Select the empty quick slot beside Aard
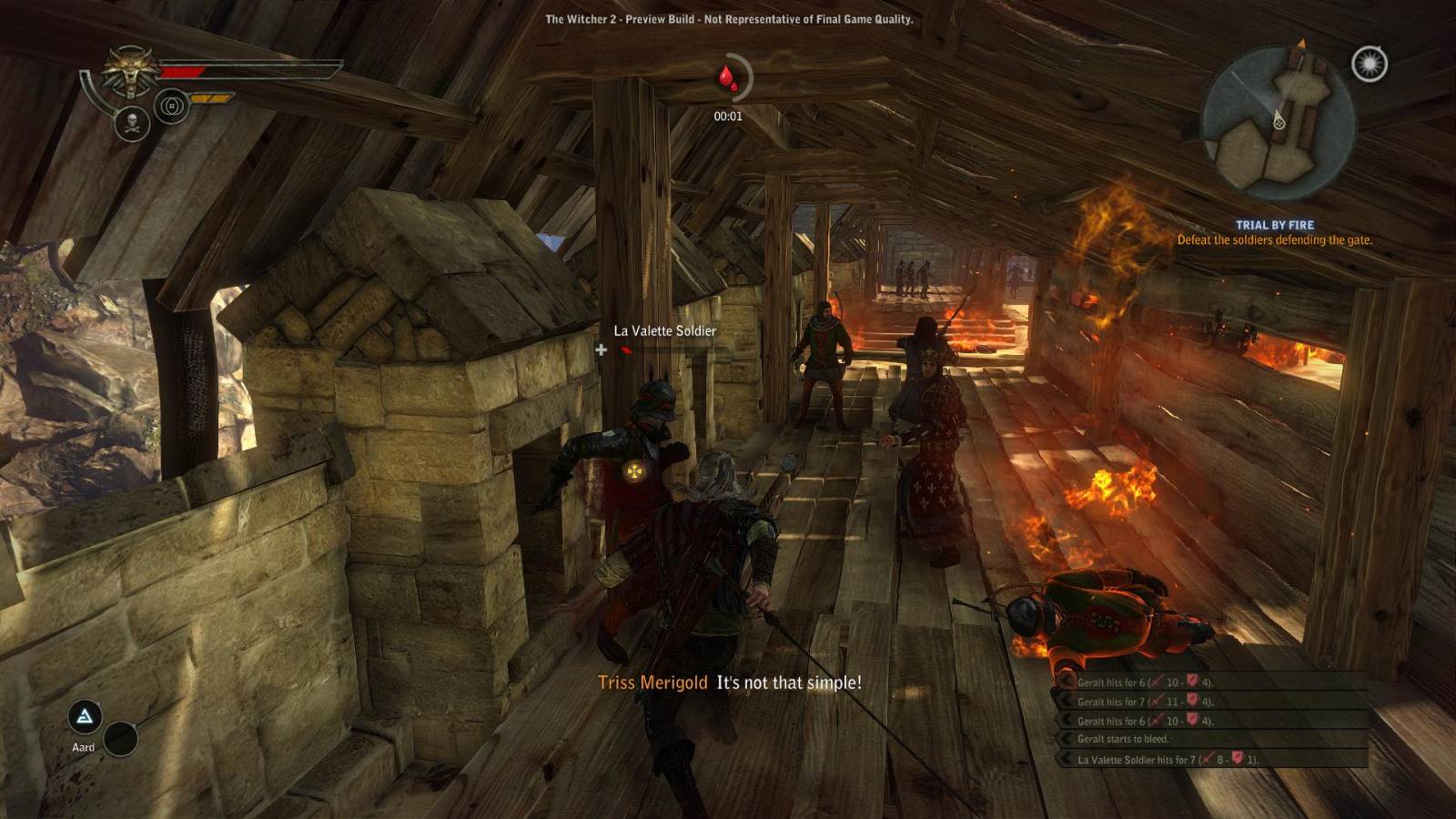The image size is (1456, 819). click(120, 739)
